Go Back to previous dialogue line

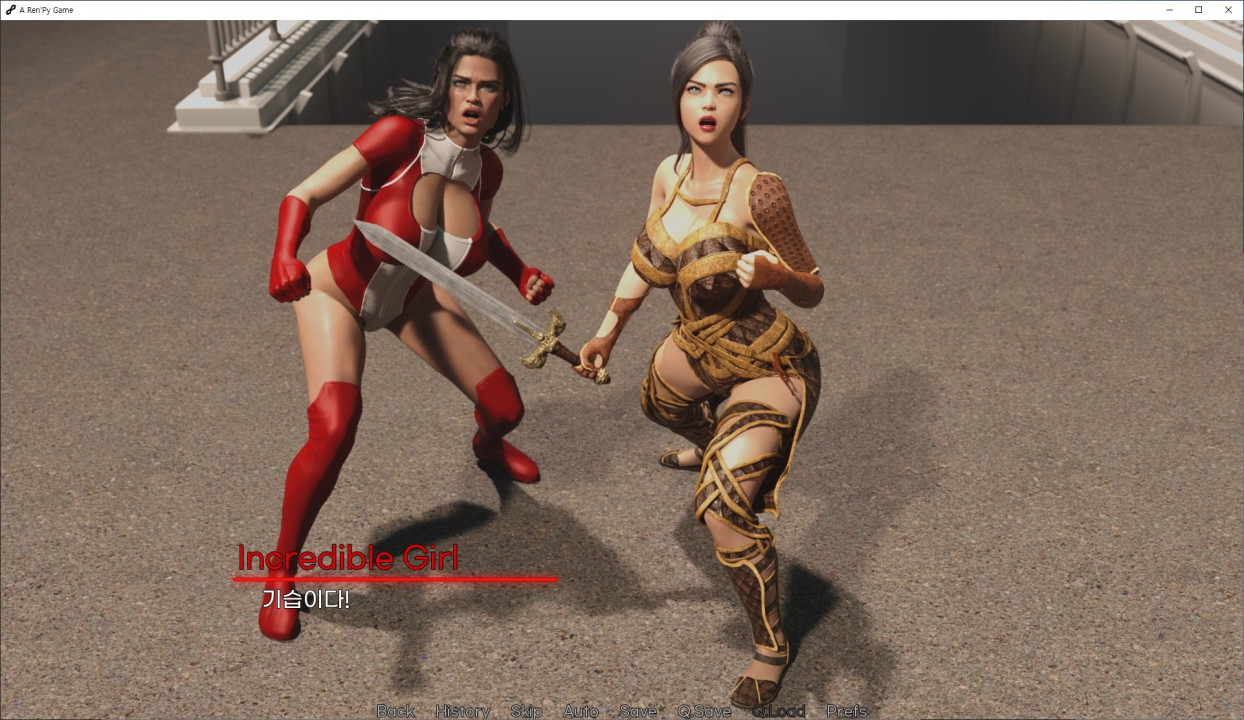coord(395,711)
